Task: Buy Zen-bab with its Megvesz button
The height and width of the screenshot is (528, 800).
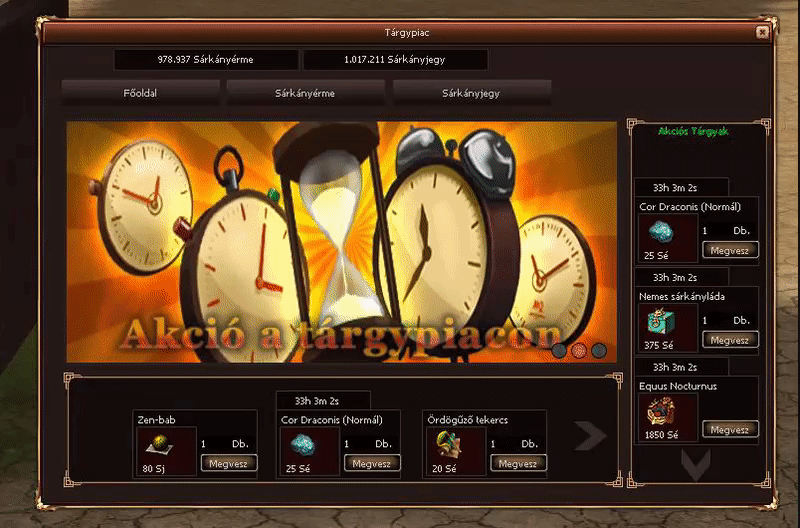Action: click(x=230, y=463)
